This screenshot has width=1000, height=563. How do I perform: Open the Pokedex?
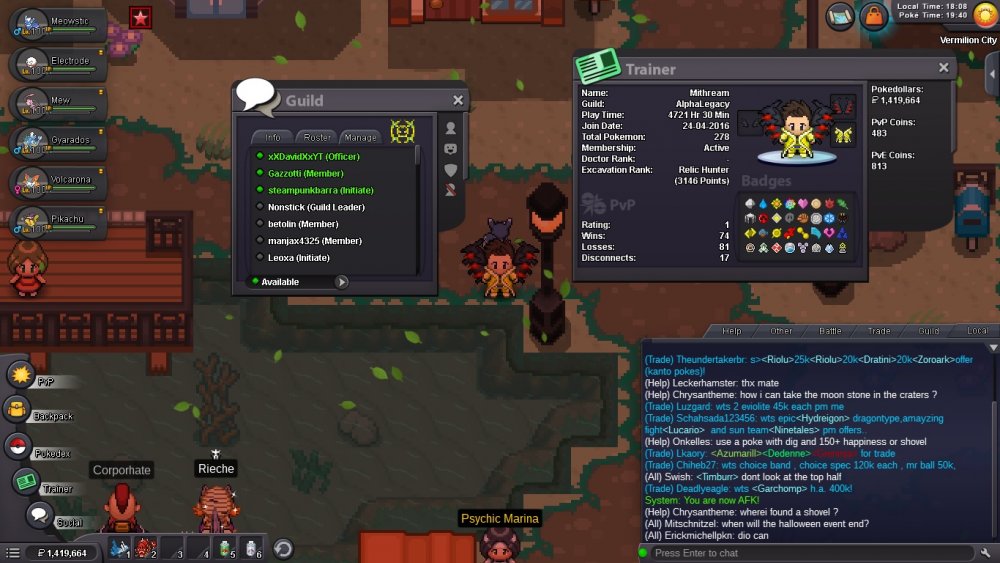[18, 447]
